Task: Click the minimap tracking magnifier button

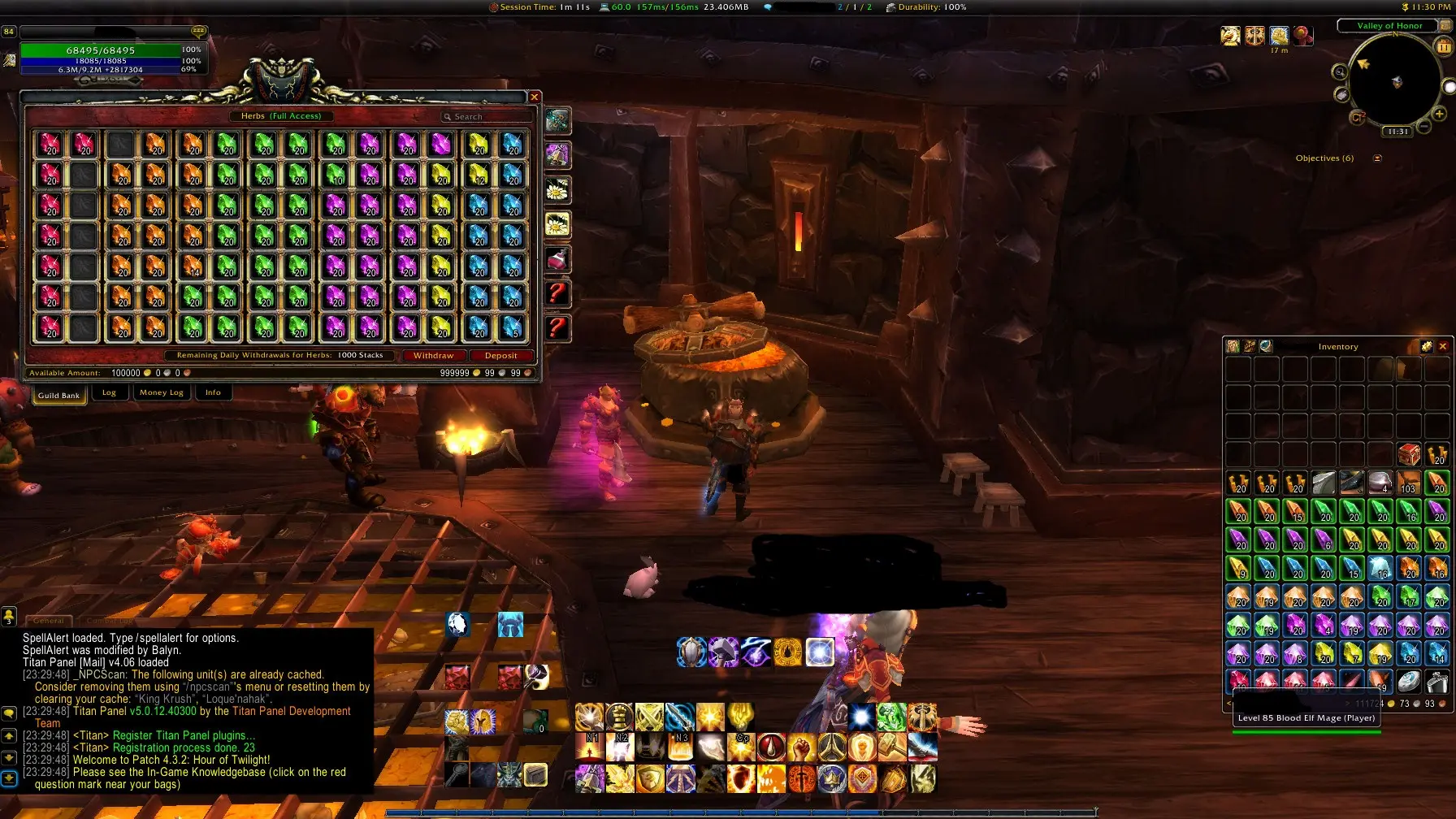Action: point(1339,72)
